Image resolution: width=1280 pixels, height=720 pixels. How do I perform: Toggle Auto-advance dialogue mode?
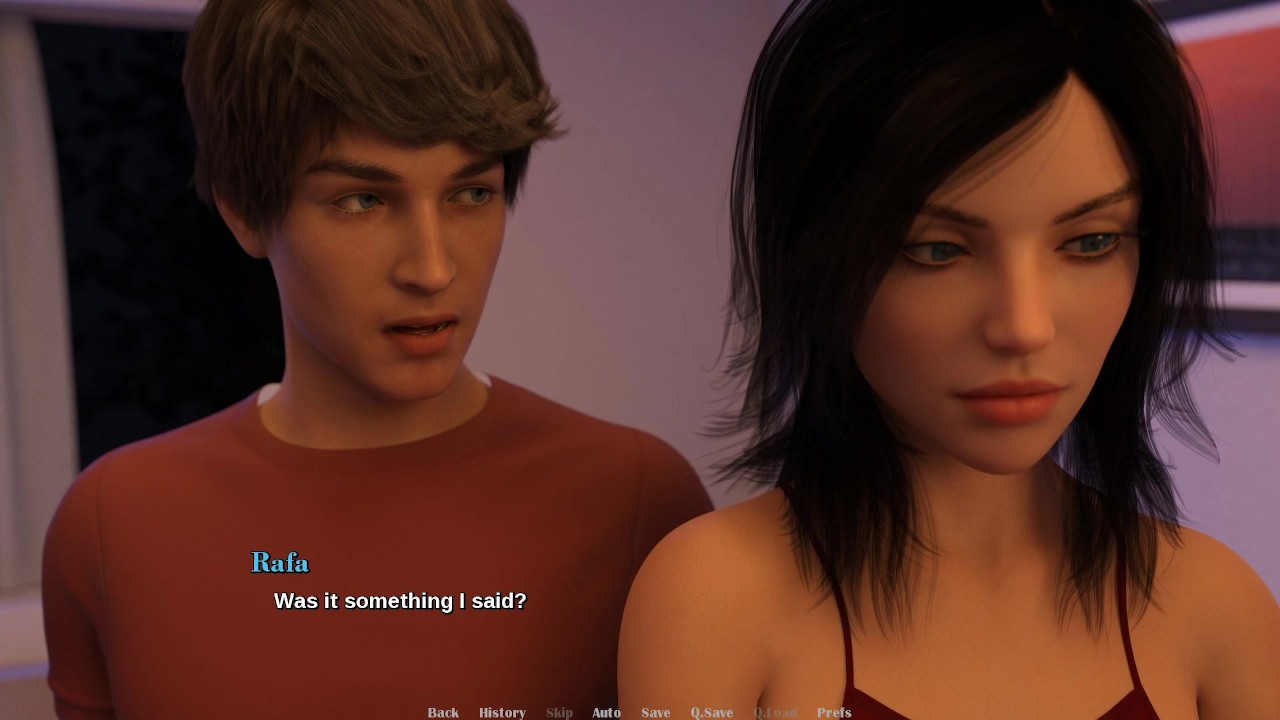tap(606, 712)
